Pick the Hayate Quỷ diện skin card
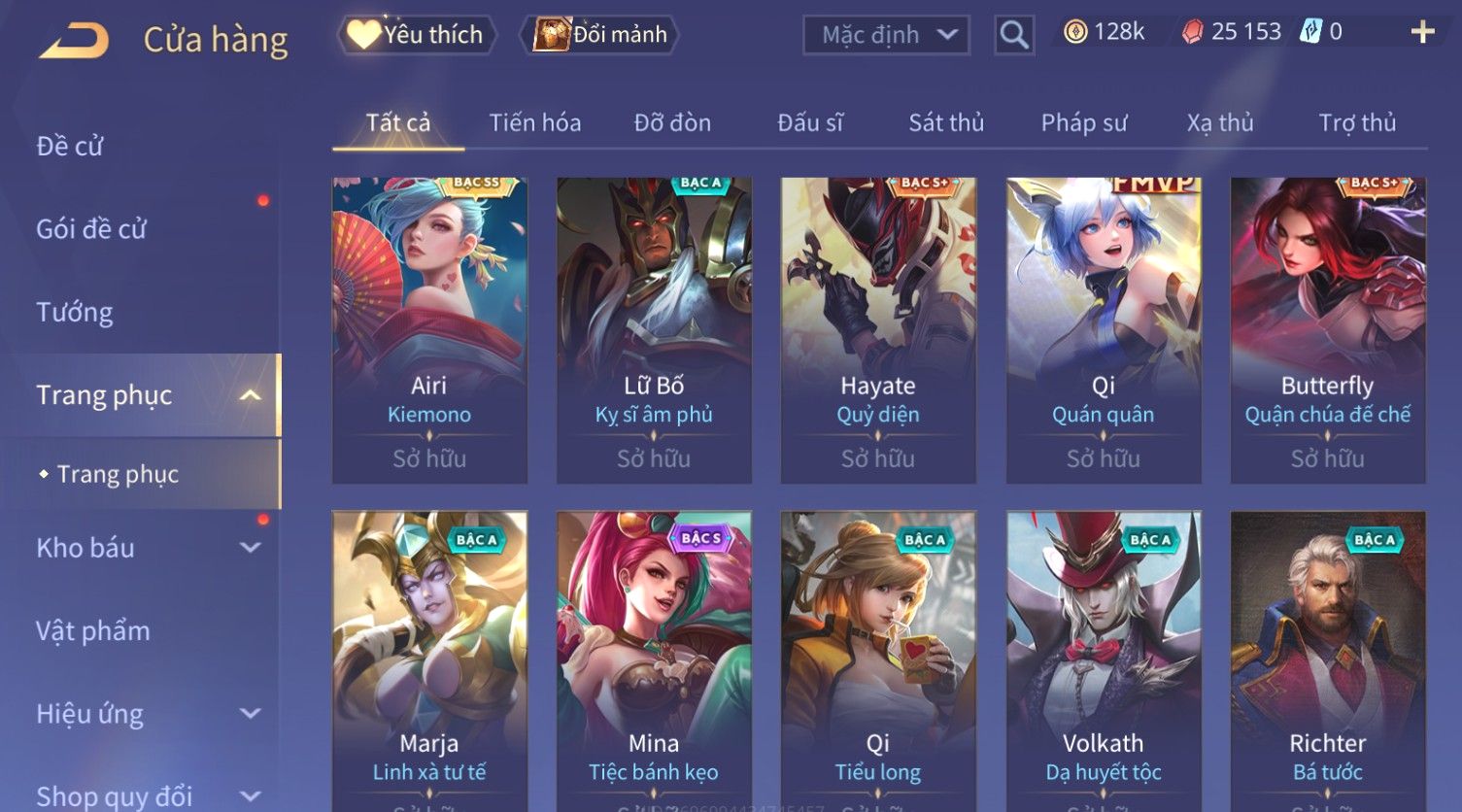 [878, 330]
